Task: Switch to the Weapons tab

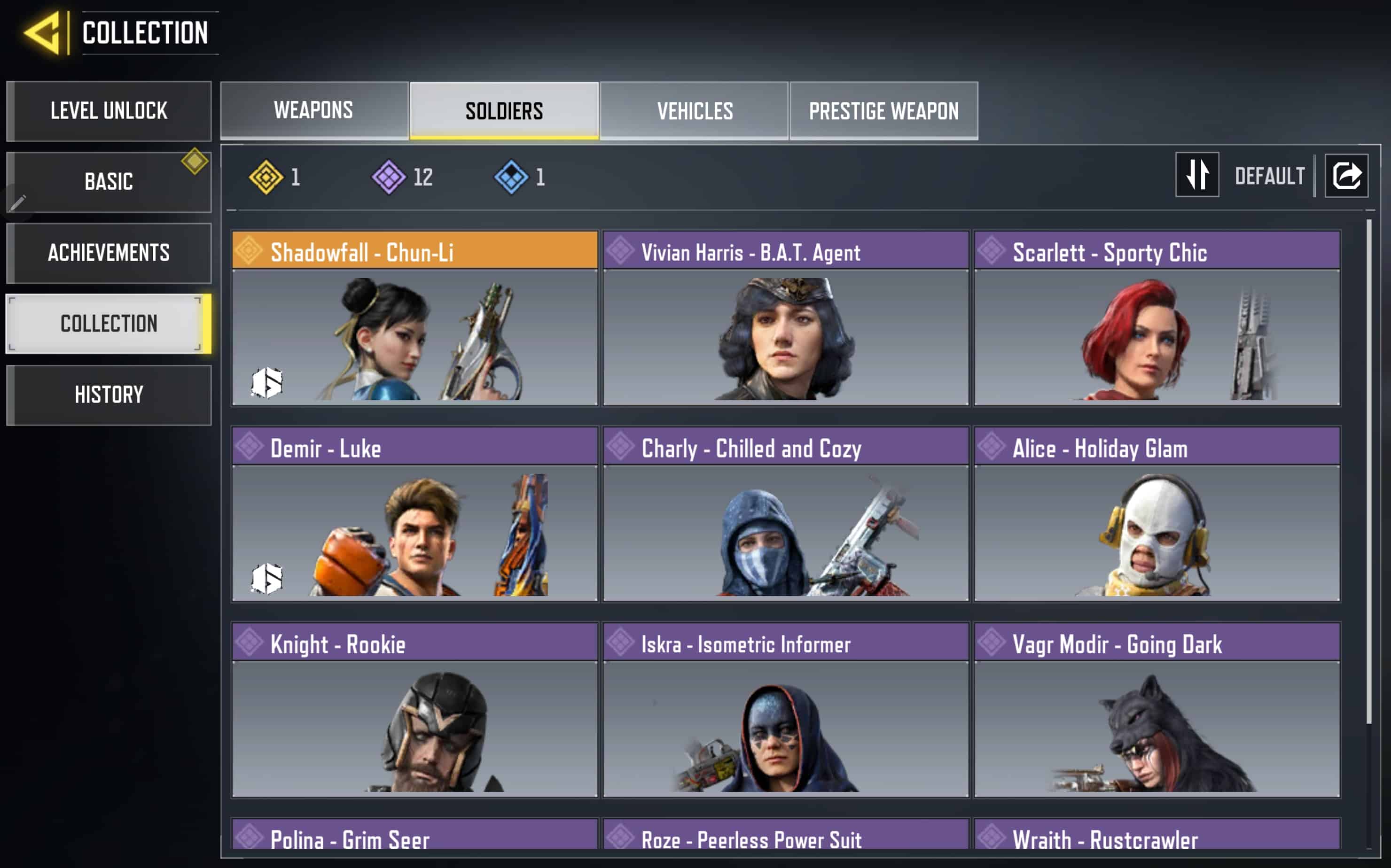Action: pos(313,110)
